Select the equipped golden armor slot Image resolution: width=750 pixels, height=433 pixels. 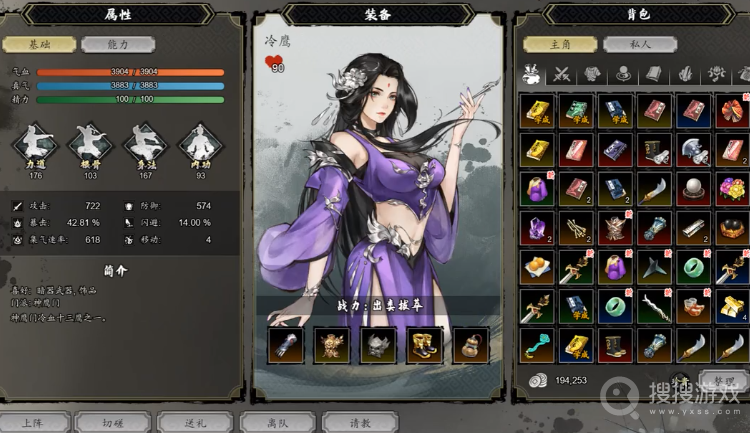pos(332,344)
